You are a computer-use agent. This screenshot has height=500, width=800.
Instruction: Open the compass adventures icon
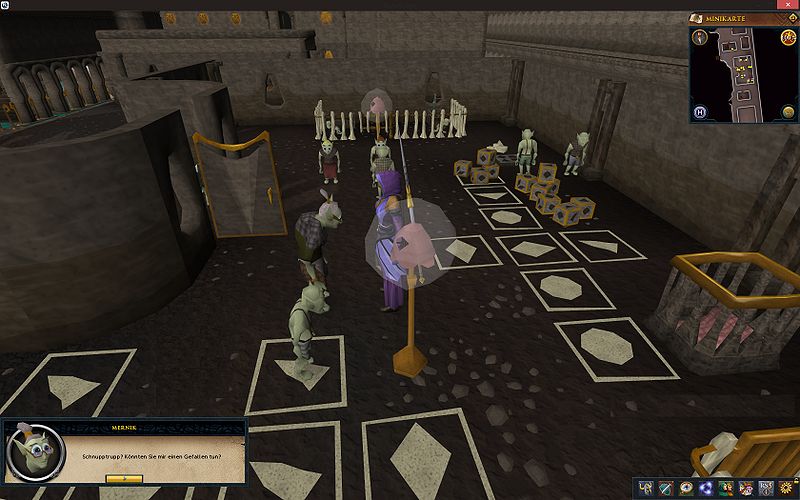686,488
